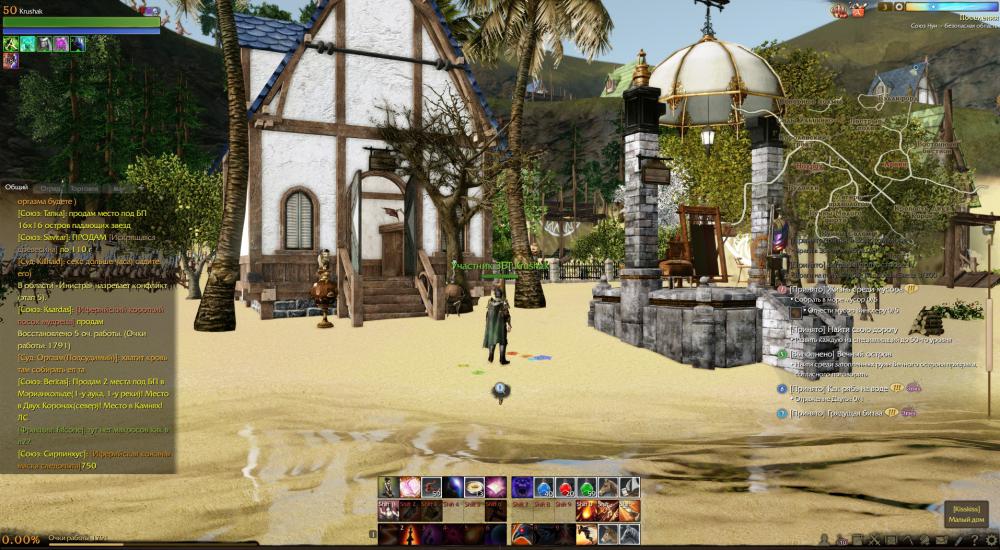The image size is (1000, 550).
Task: Open the settings gear icon
Action: (x=990, y=541)
